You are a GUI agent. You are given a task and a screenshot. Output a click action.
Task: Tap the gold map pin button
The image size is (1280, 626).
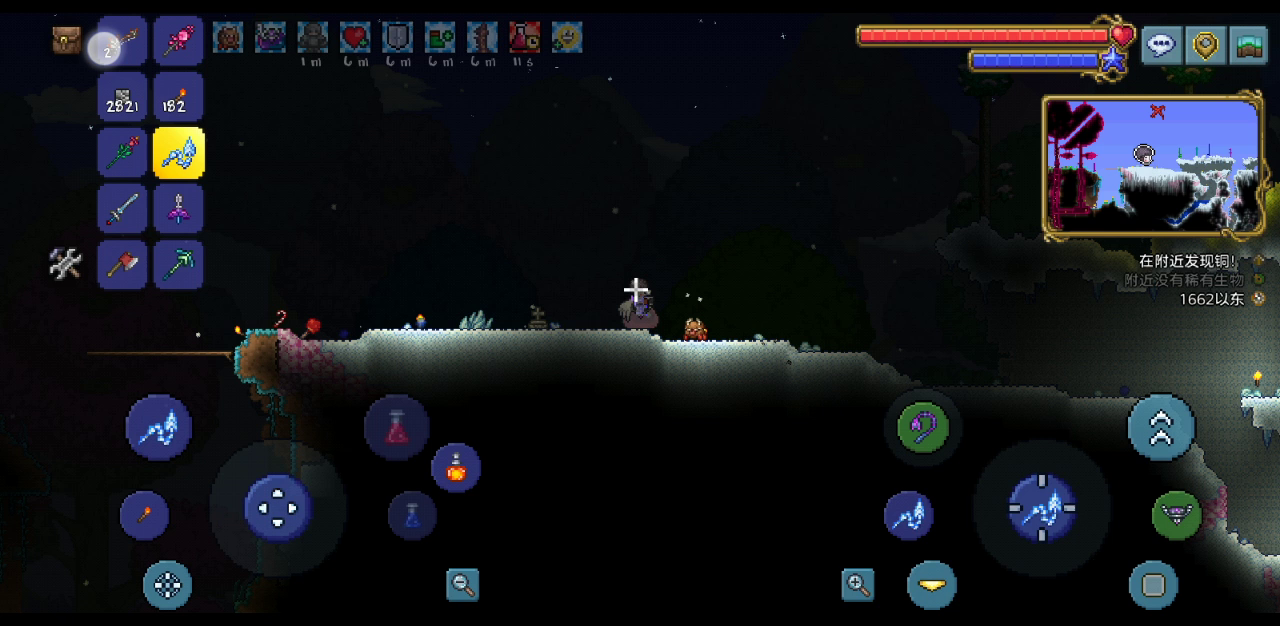click(1205, 45)
